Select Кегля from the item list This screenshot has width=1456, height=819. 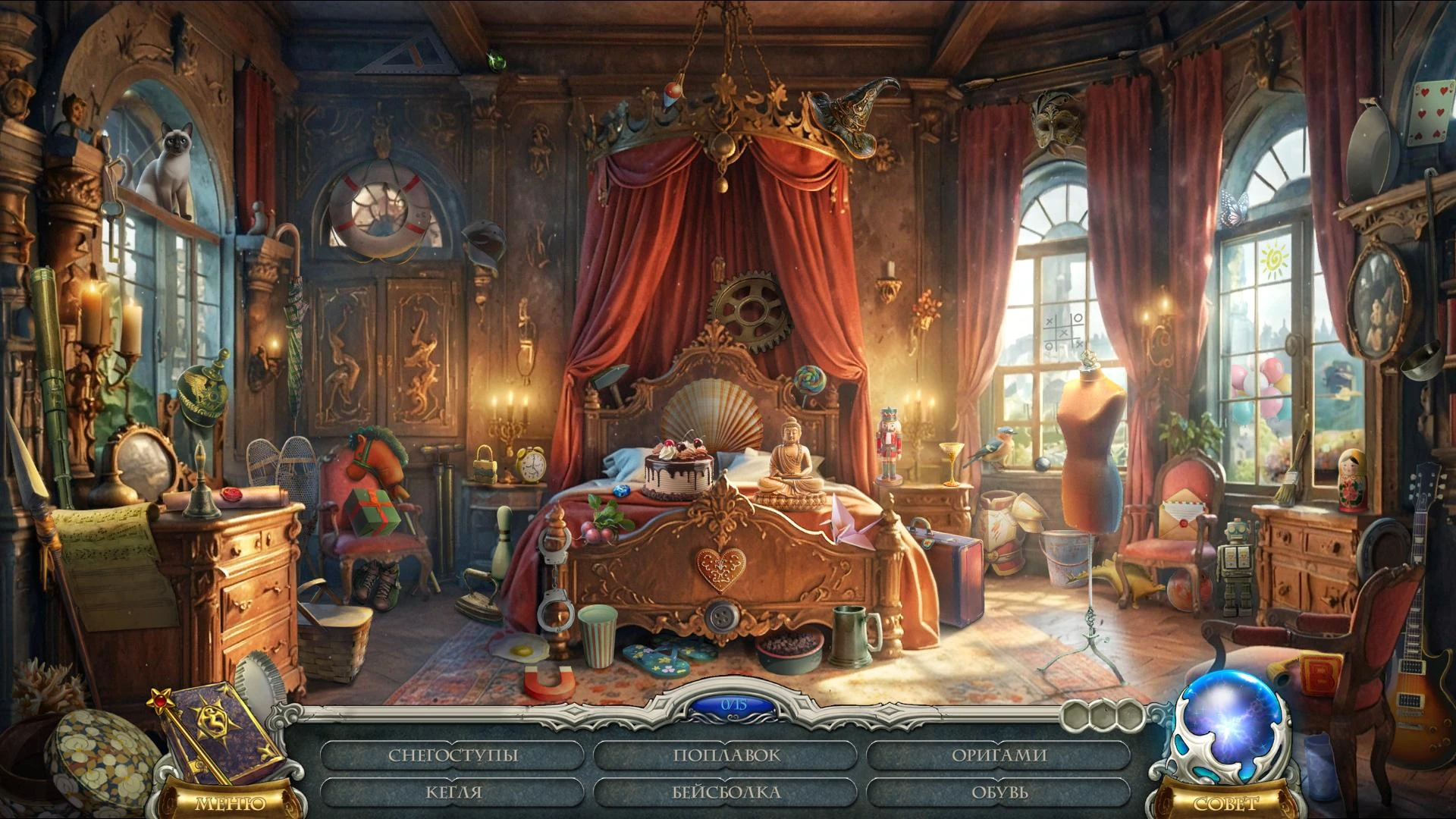453,792
